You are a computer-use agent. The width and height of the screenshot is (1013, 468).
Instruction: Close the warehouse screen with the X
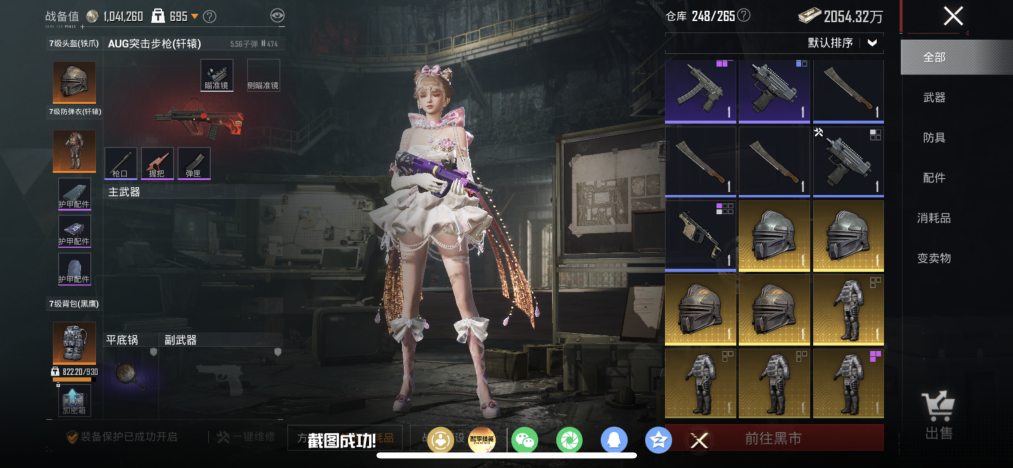point(953,16)
